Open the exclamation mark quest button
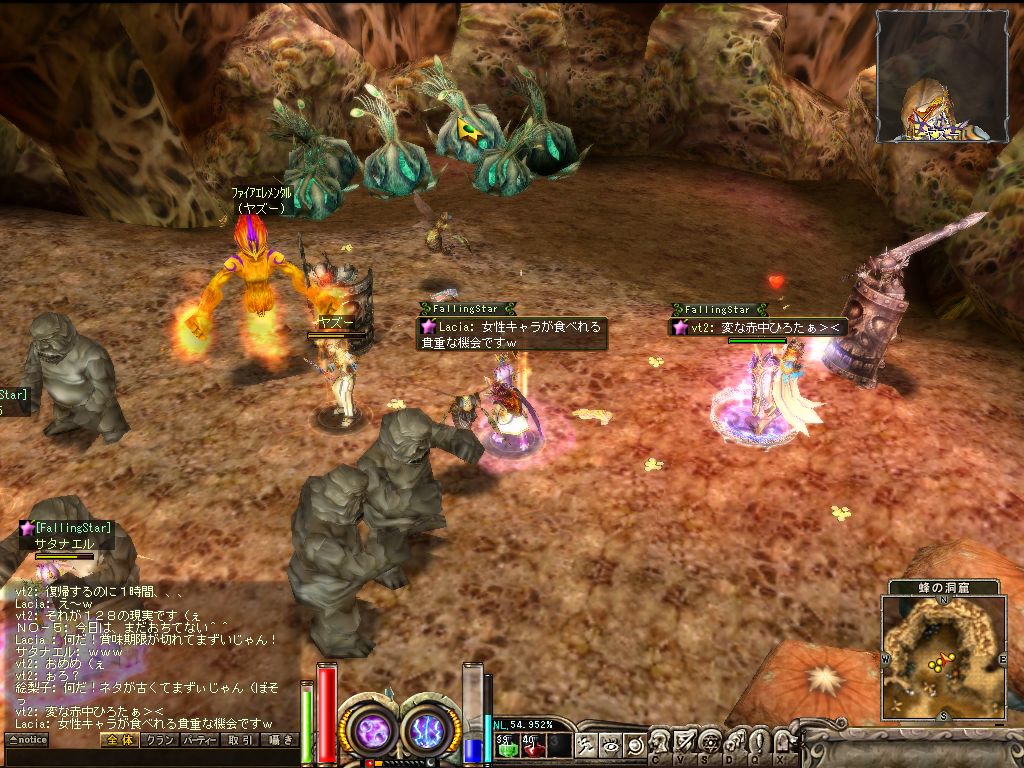Viewport: 1024px width, 768px height. click(760, 741)
